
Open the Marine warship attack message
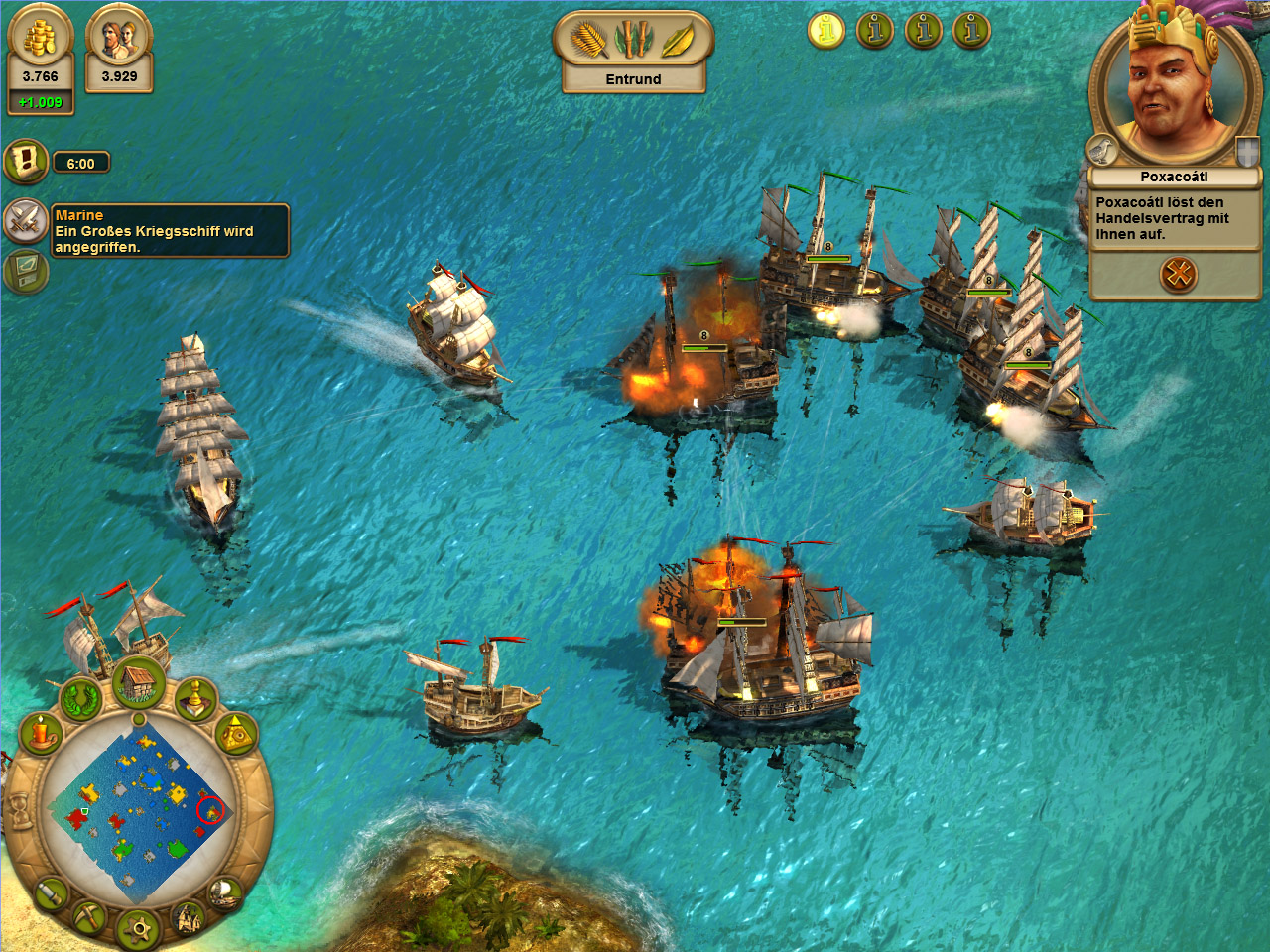[169, 231]
